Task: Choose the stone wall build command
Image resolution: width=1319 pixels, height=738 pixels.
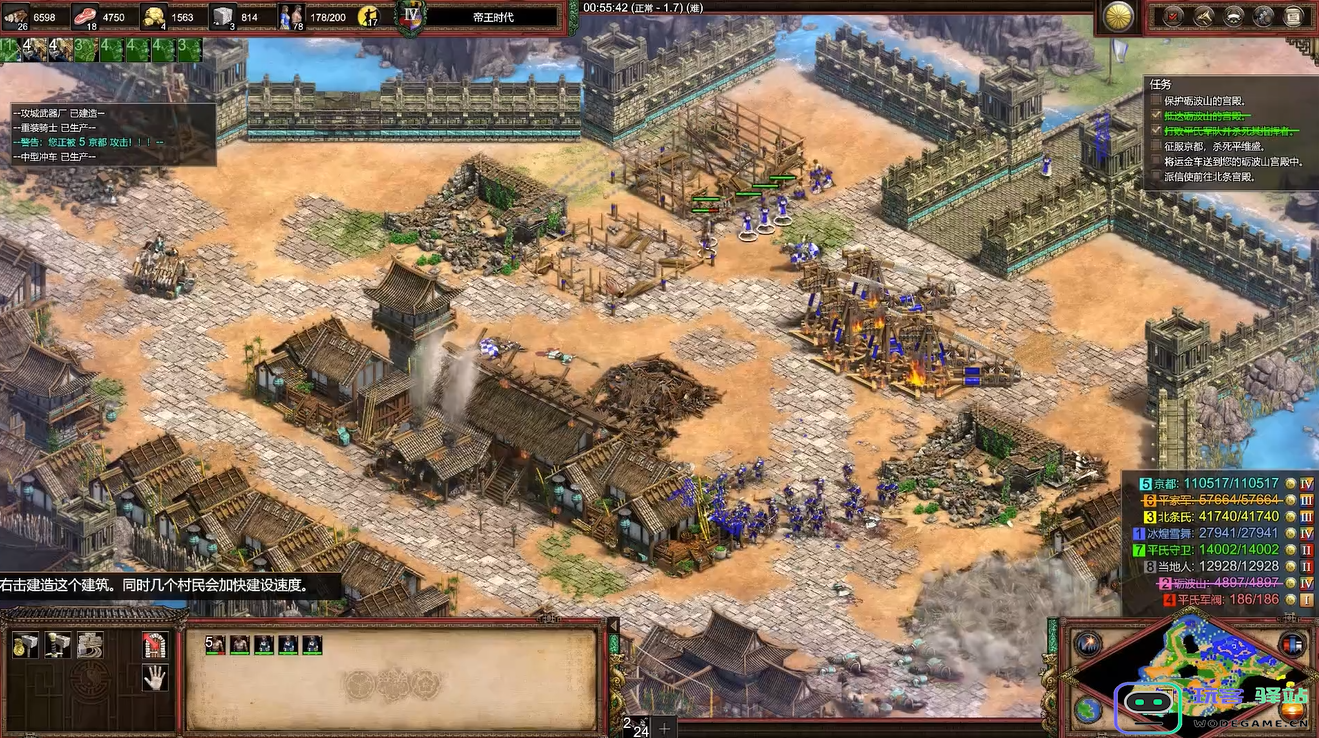Action: point(89,646)
